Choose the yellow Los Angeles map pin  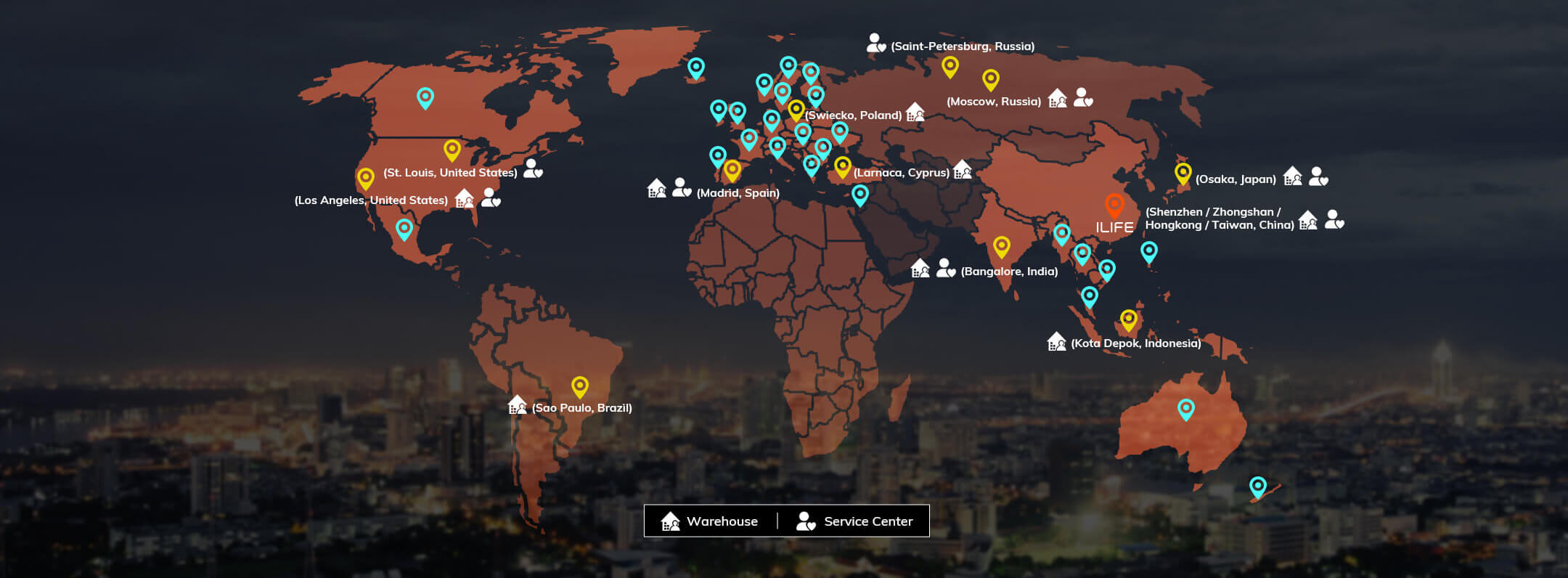click(x=366, y=178)
